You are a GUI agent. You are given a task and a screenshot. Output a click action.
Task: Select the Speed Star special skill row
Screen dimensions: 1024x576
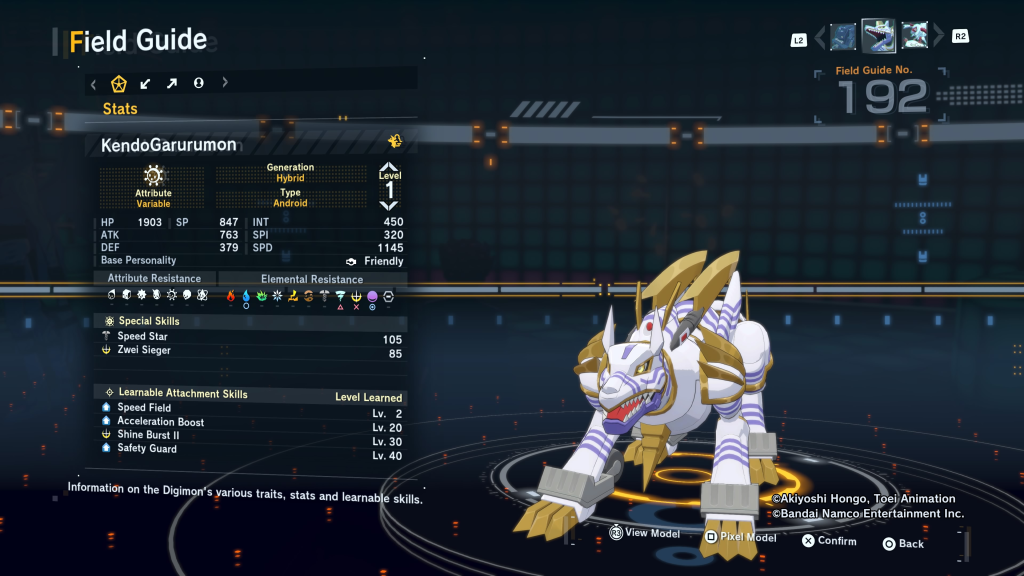click(x=250, y=337)
